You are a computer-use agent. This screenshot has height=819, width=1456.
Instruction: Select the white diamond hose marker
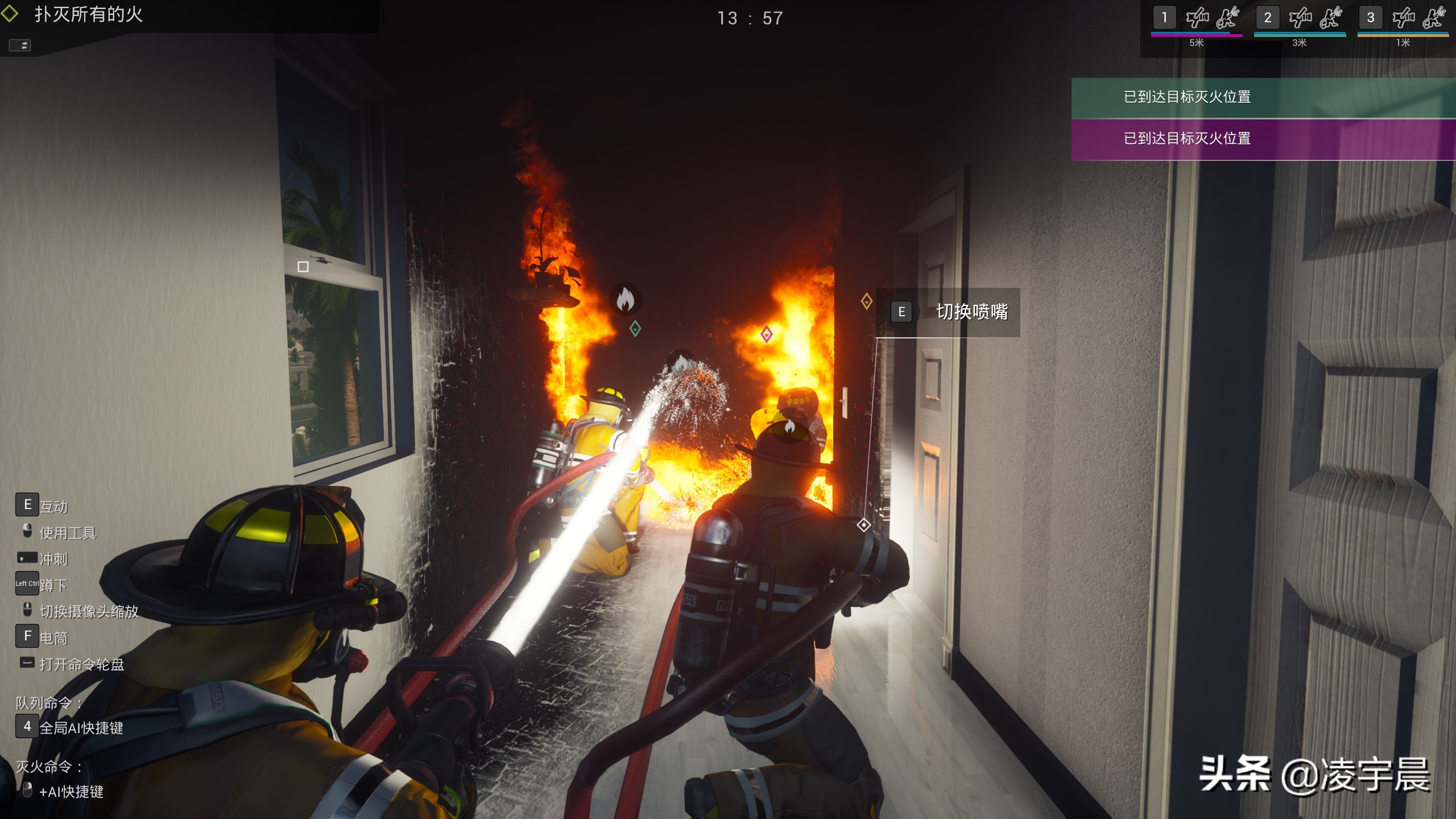pyautogui.click(x=863, y=525)
